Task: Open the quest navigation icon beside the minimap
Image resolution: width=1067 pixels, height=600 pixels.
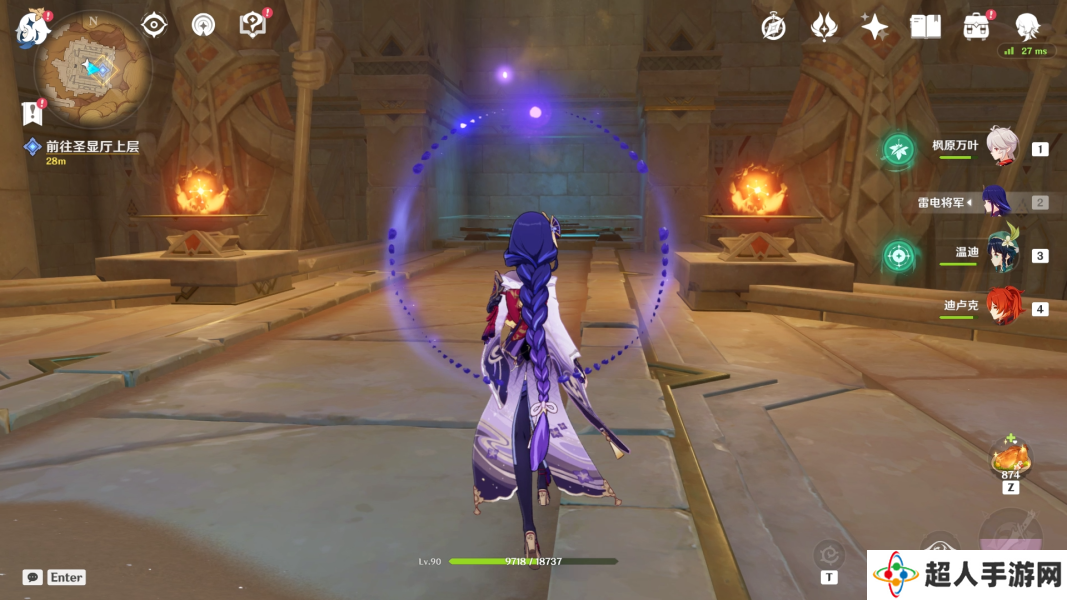Action: (203, 25)
